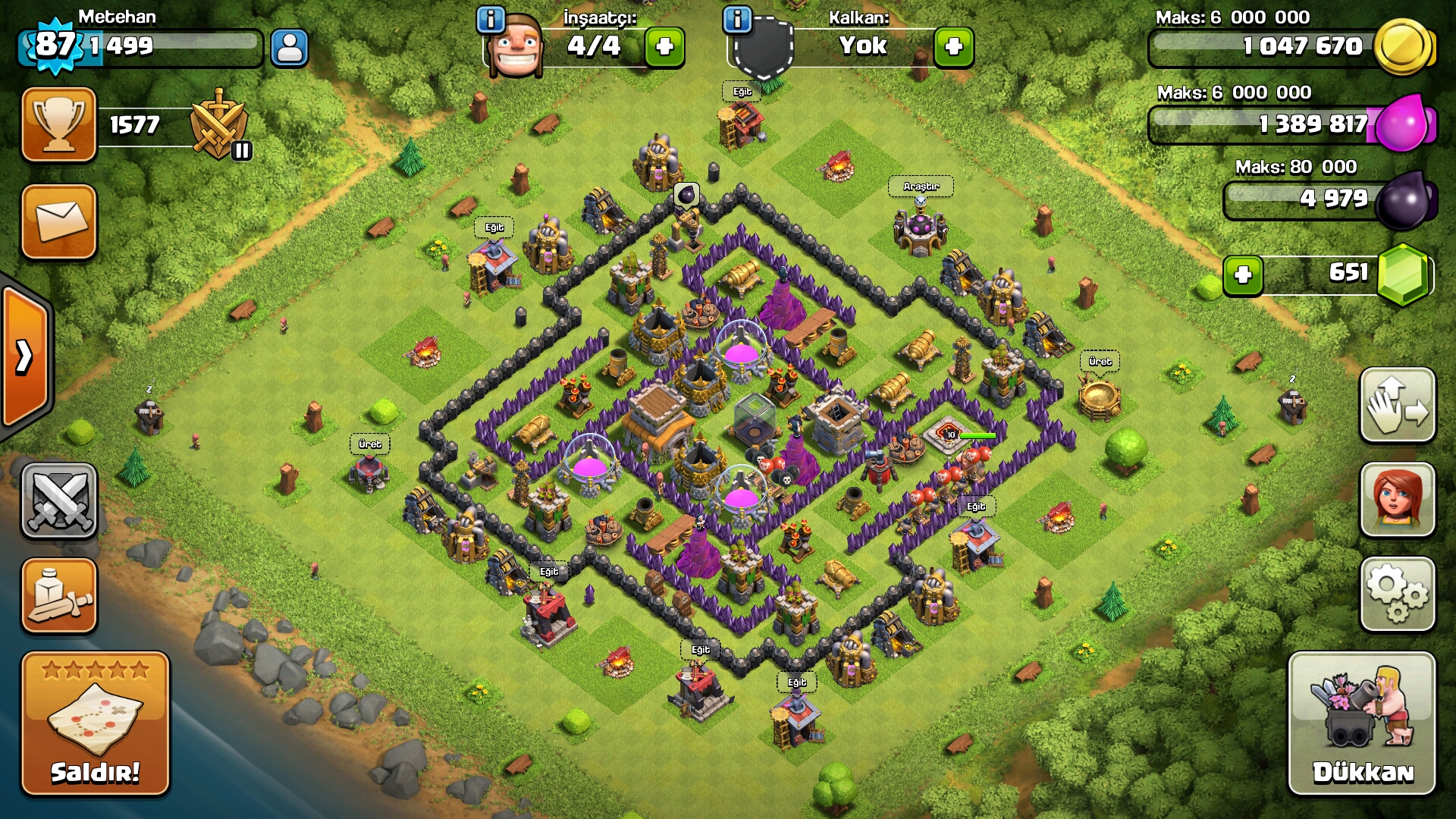The height and width of the screenshot is (819, 1456).
Task: Add more gems with the plus button
Action: click(x=1243, y=275)
